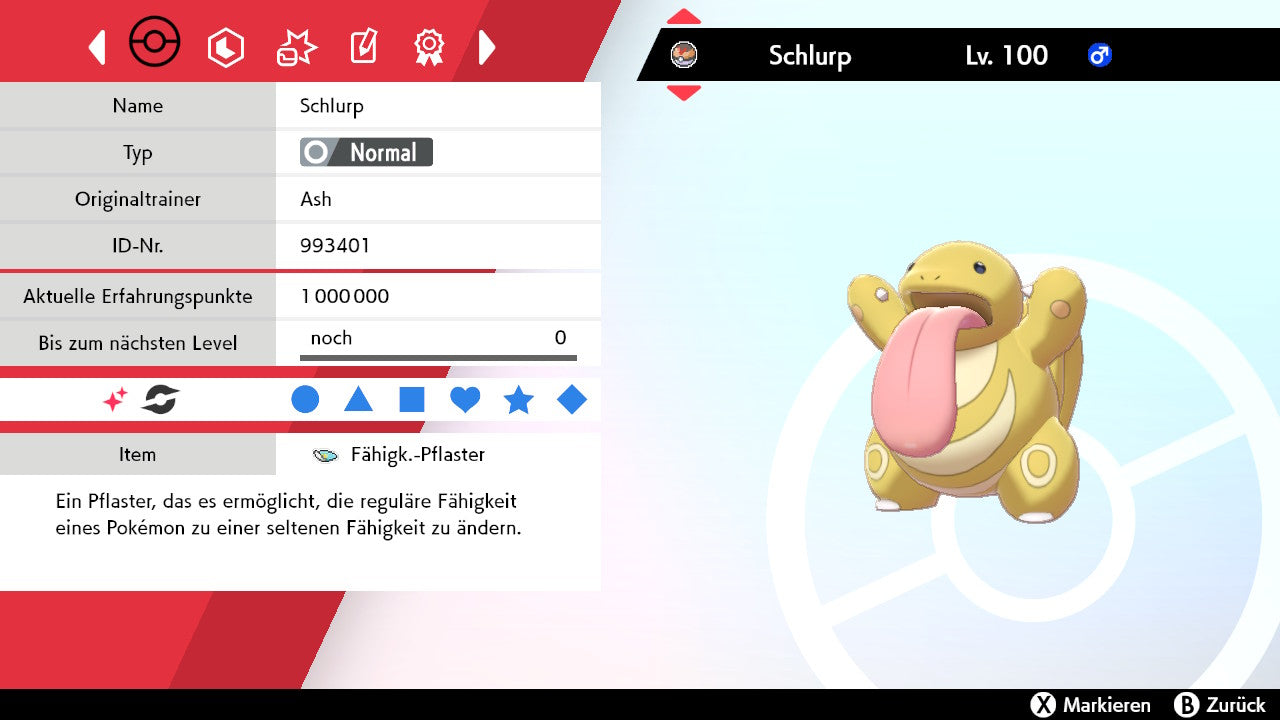Viewport: 1280px width, 720px height.
Task: Toggle the blue diamond marking
Action: (572, 400)
